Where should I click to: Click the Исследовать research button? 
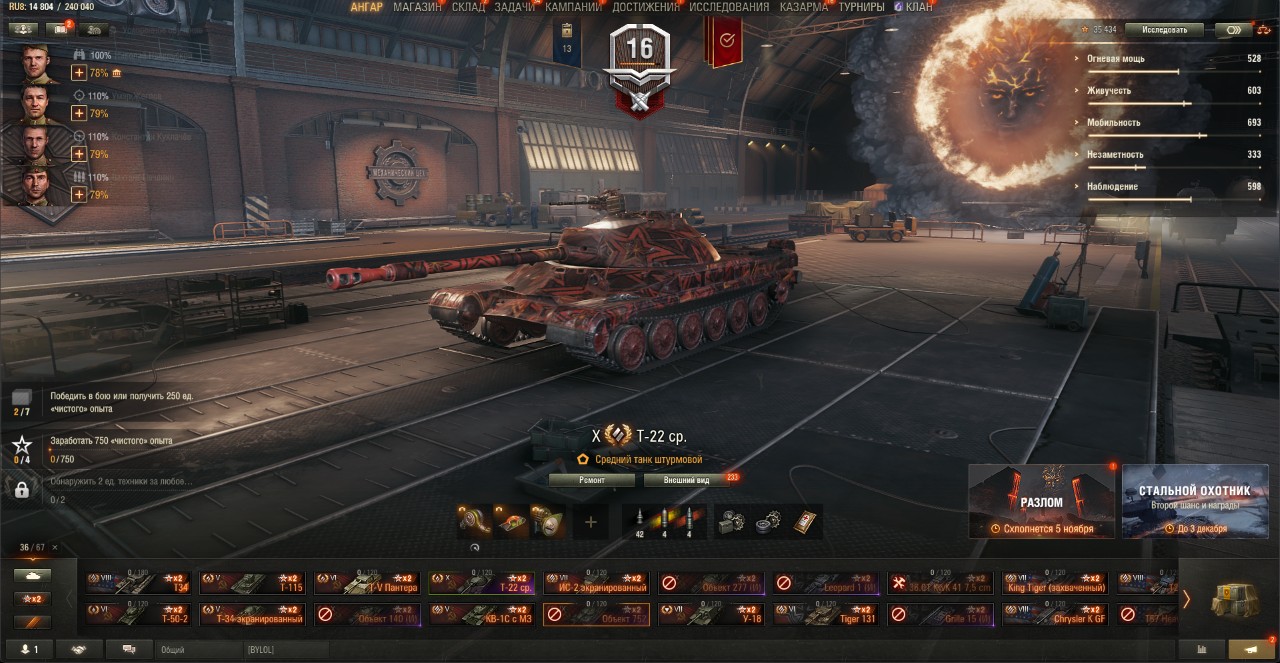[1162, 30]
